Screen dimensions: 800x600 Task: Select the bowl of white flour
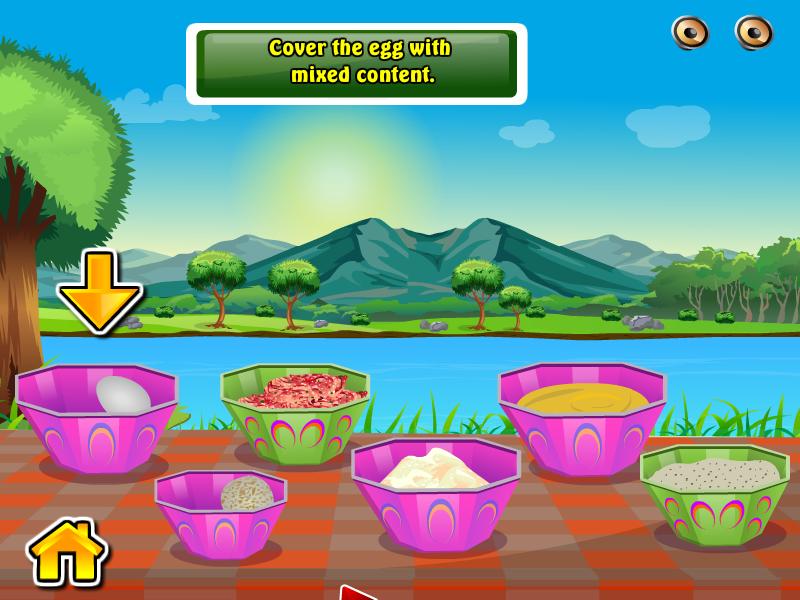[x=435, y=490]
